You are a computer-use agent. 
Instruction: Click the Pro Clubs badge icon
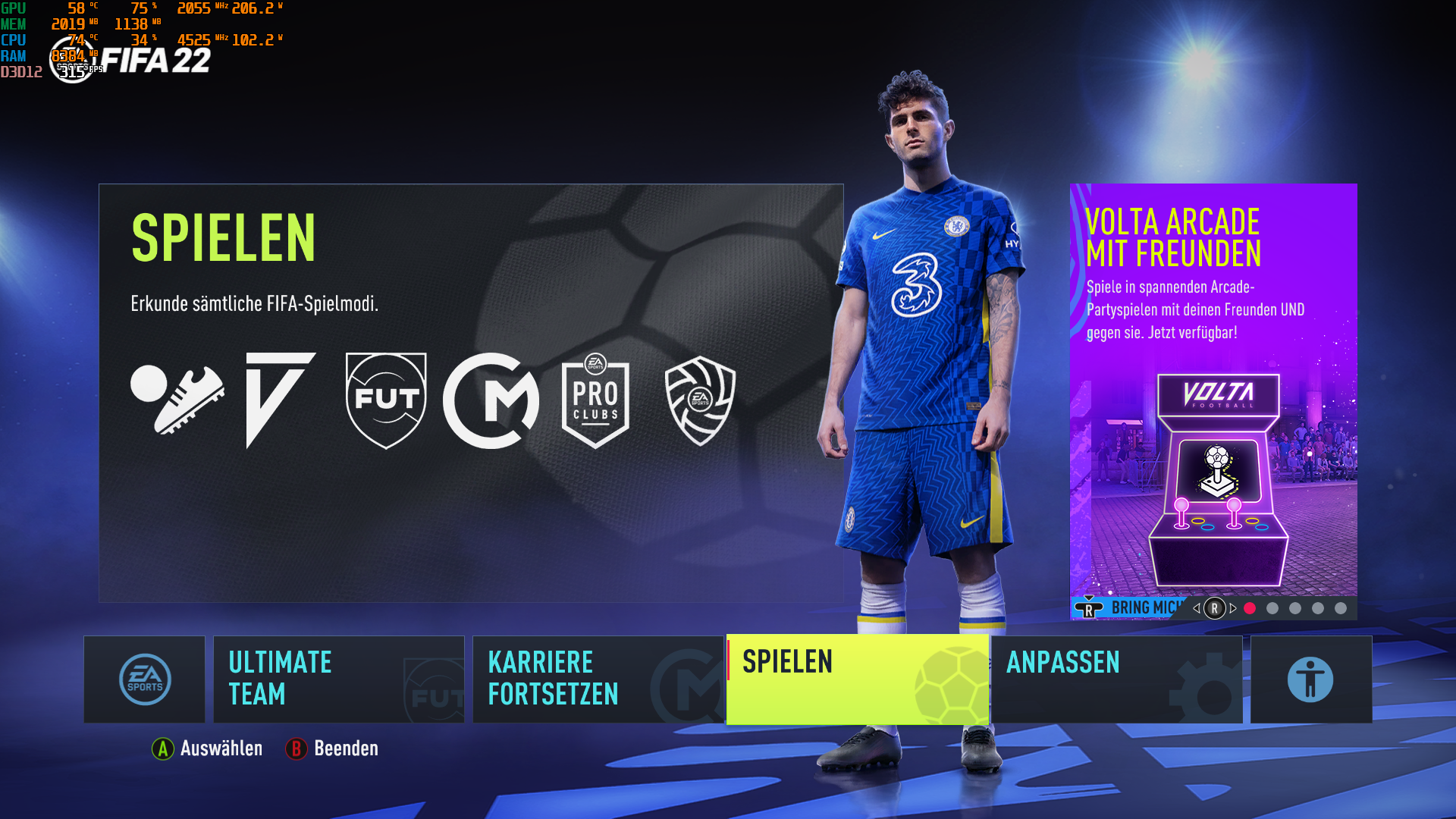click(x=595, y=398)
